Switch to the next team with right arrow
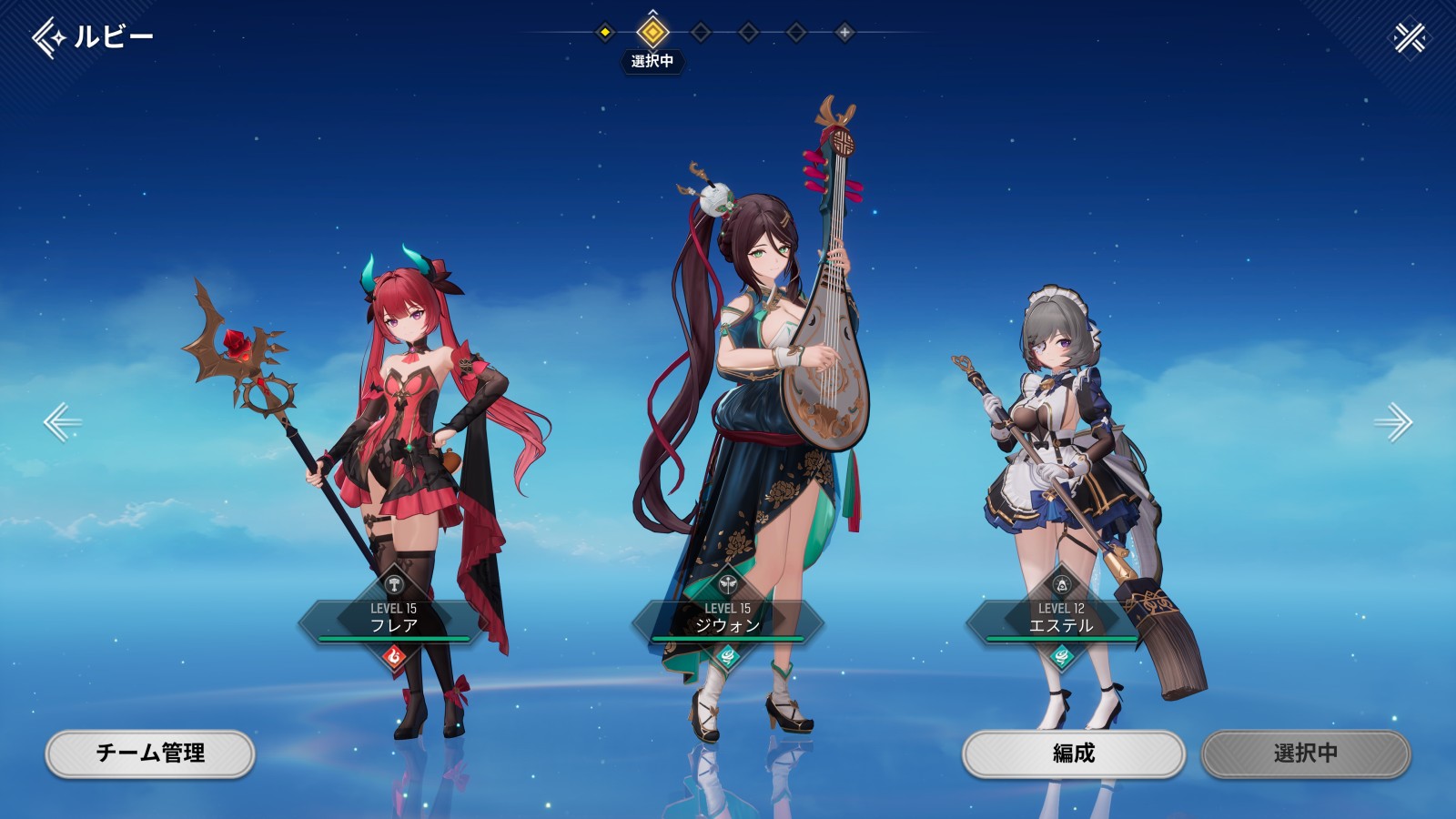Screen dimensions: 1456x819 click(x=1393, y=422)
